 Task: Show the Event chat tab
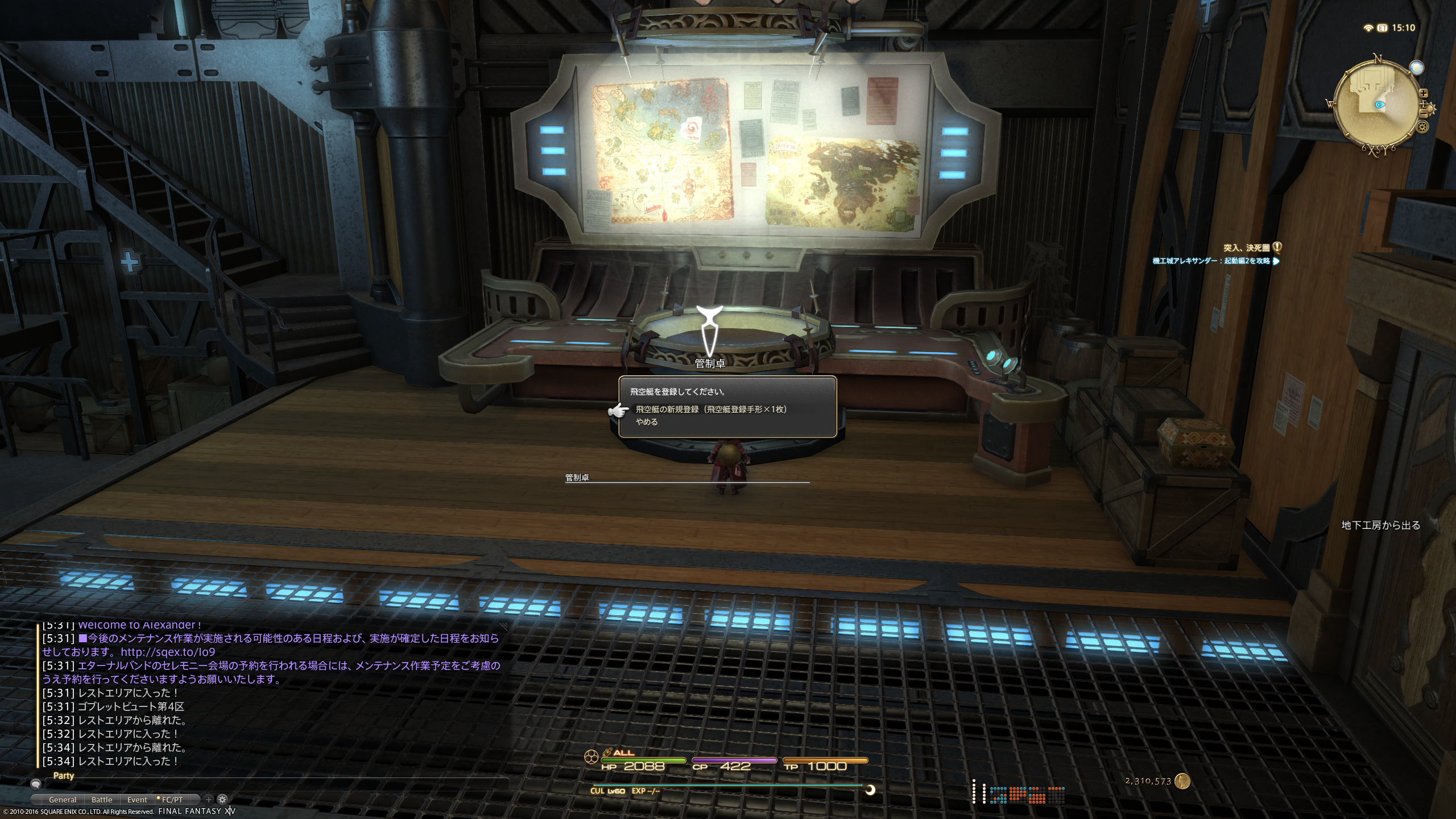click(x=137, y=800)
